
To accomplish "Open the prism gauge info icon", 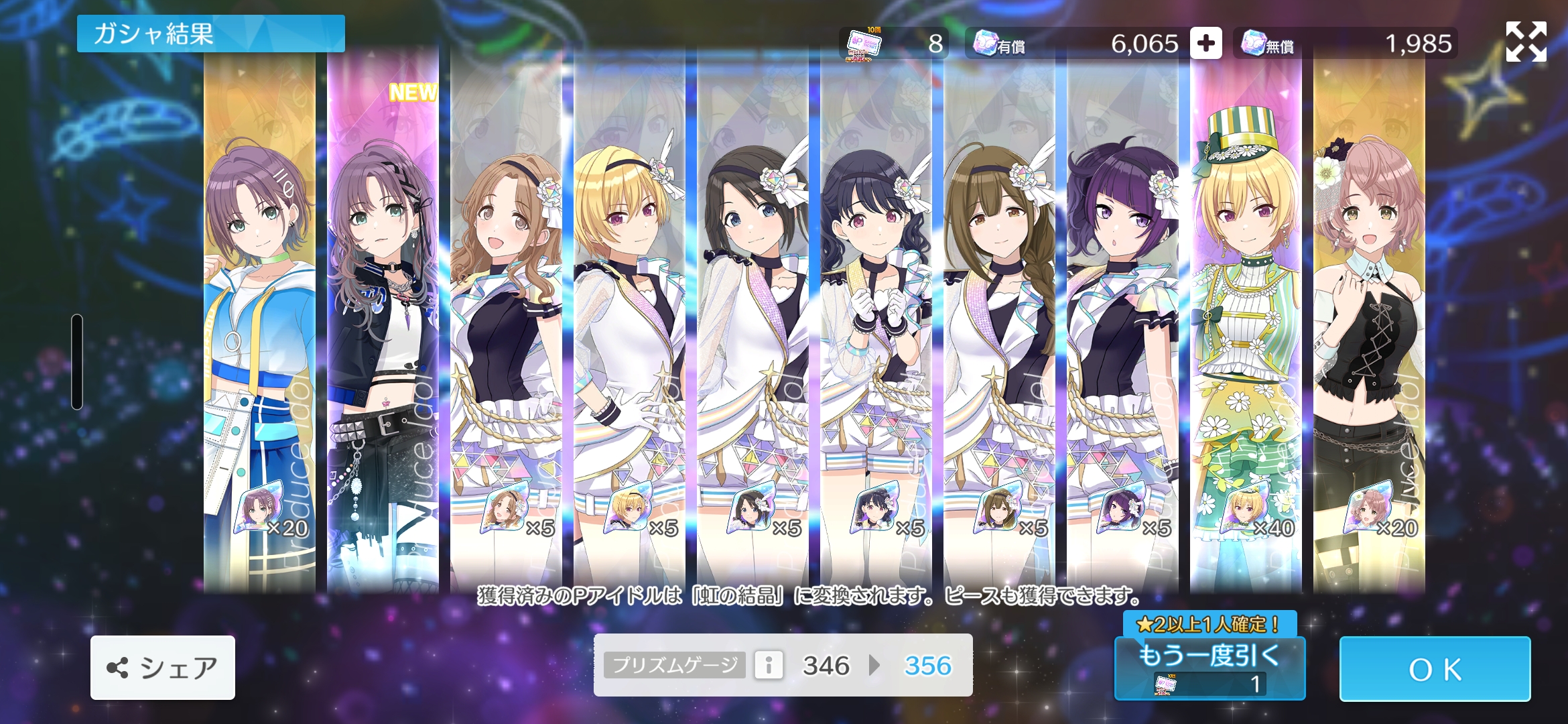I will tap(769, 665).
